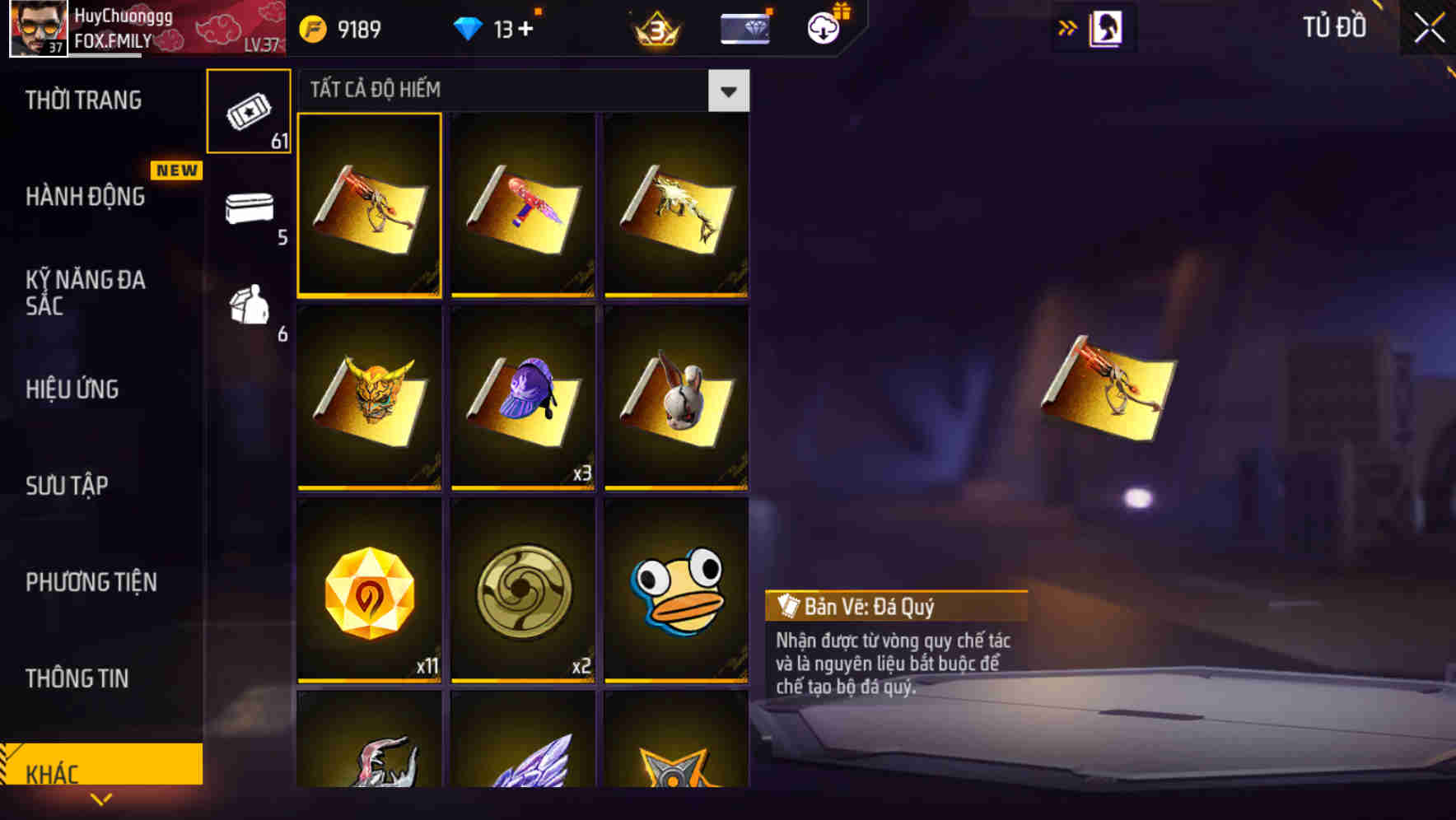Switch to the THỜI TRANG category
Screen dimensions: 1456x820
click(82, 100)
